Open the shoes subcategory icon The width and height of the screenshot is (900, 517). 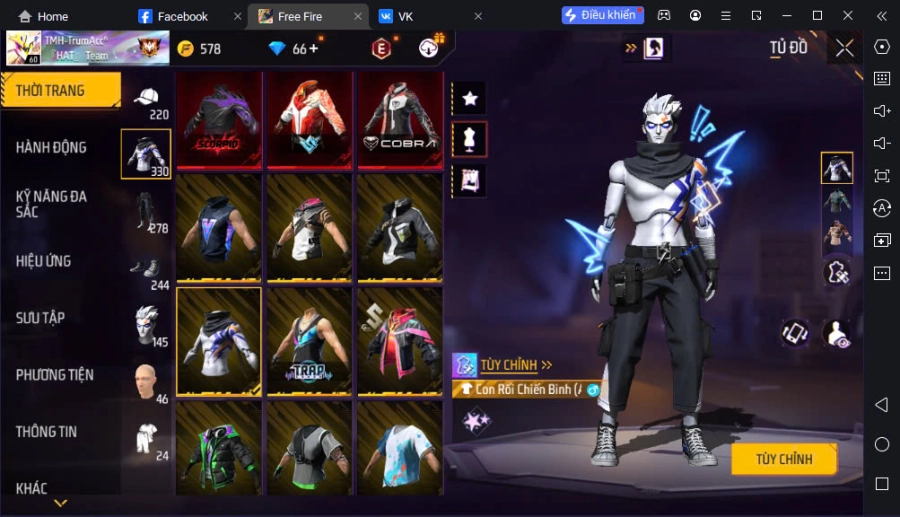[x=146, y=267]
